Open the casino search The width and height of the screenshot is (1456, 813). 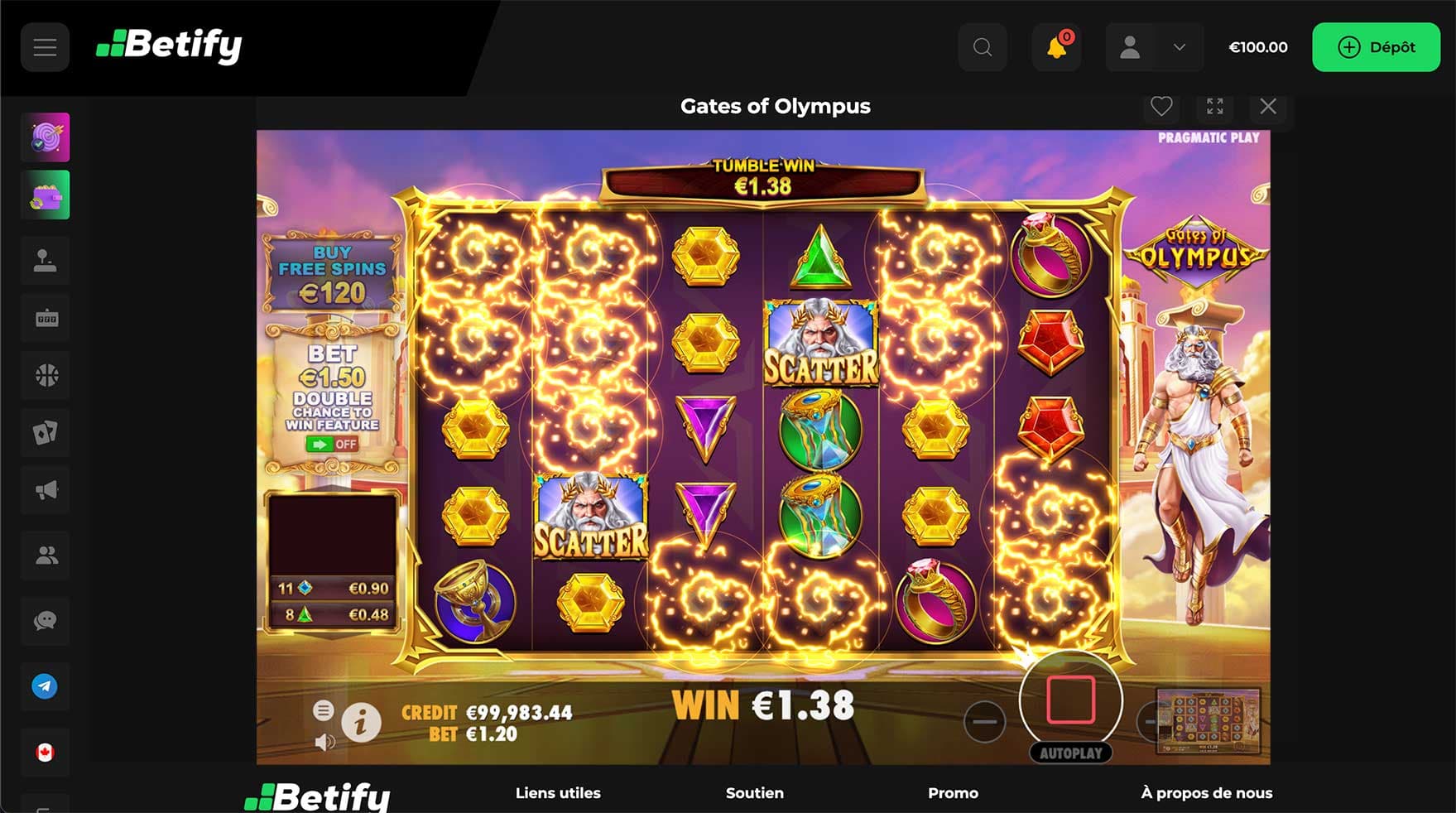click(983, 47)
